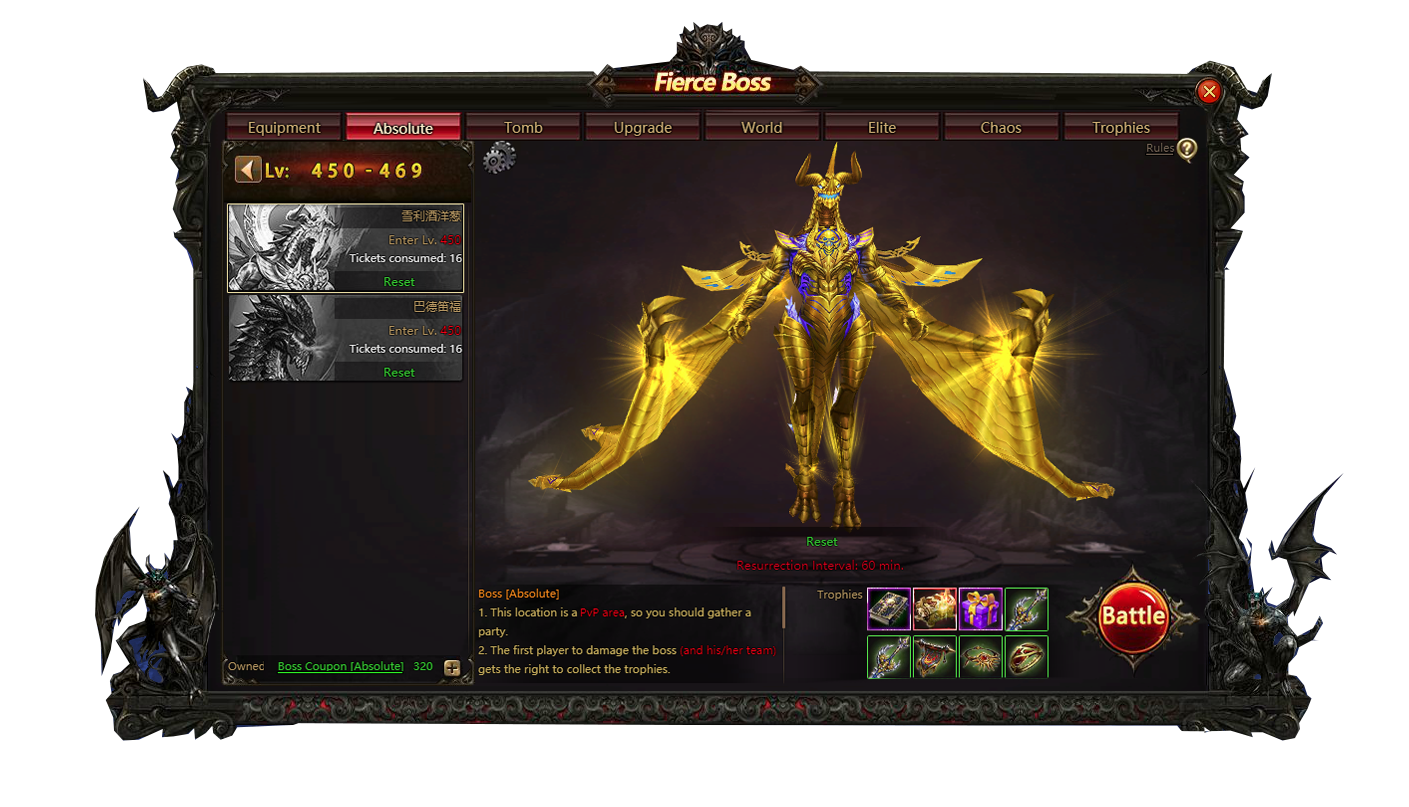The image size is (1409, 807).
Task: Show the Elite tab
Action: coord(882,127)
